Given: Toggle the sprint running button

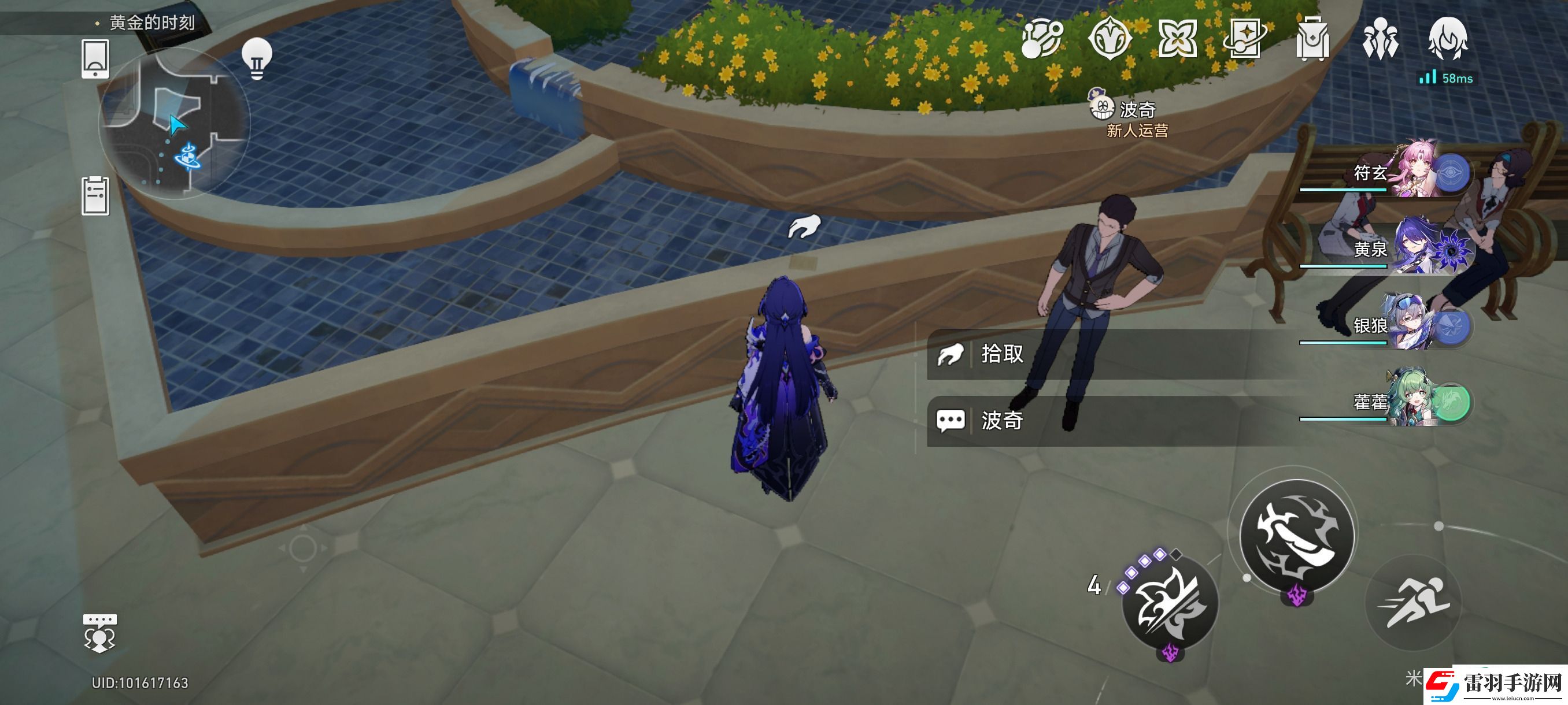Looking at the screenshot, I should [1414, 602].
